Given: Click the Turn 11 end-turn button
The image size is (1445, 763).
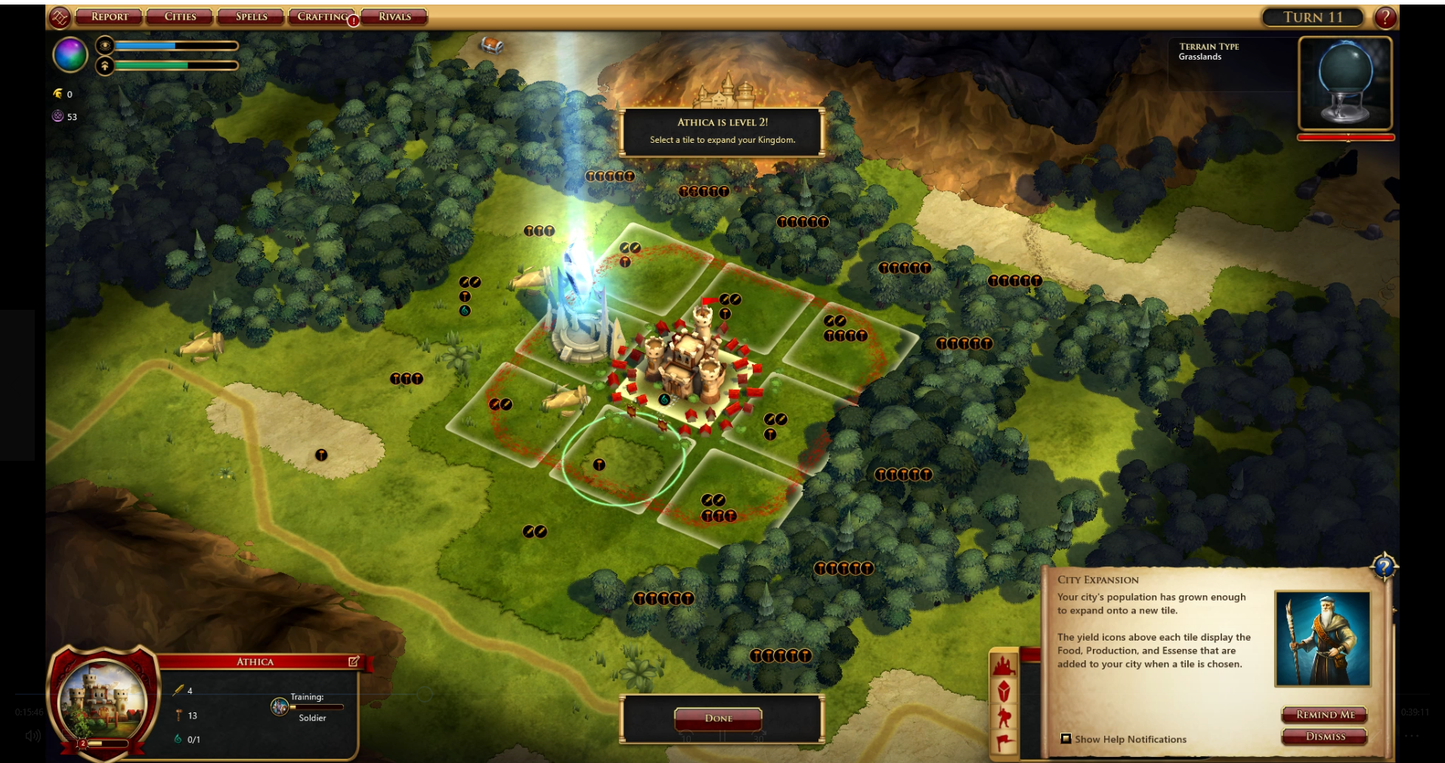Looking at the screenshot, I should tap(1313, 17).
